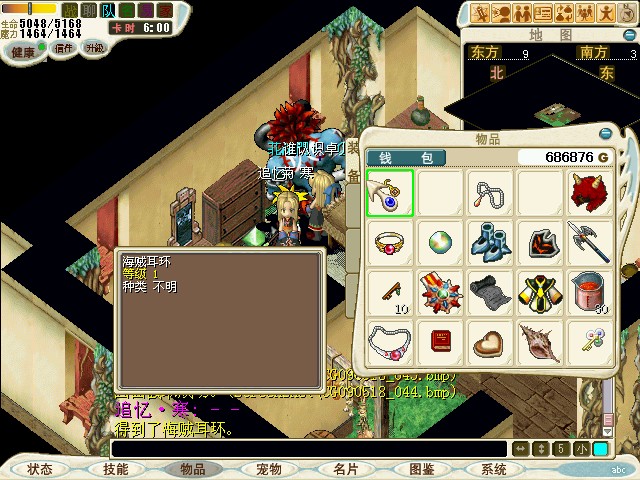Open the 信件 mail button
The width and height of the screenshot is (640, 480).
click(x=63, y=47)
